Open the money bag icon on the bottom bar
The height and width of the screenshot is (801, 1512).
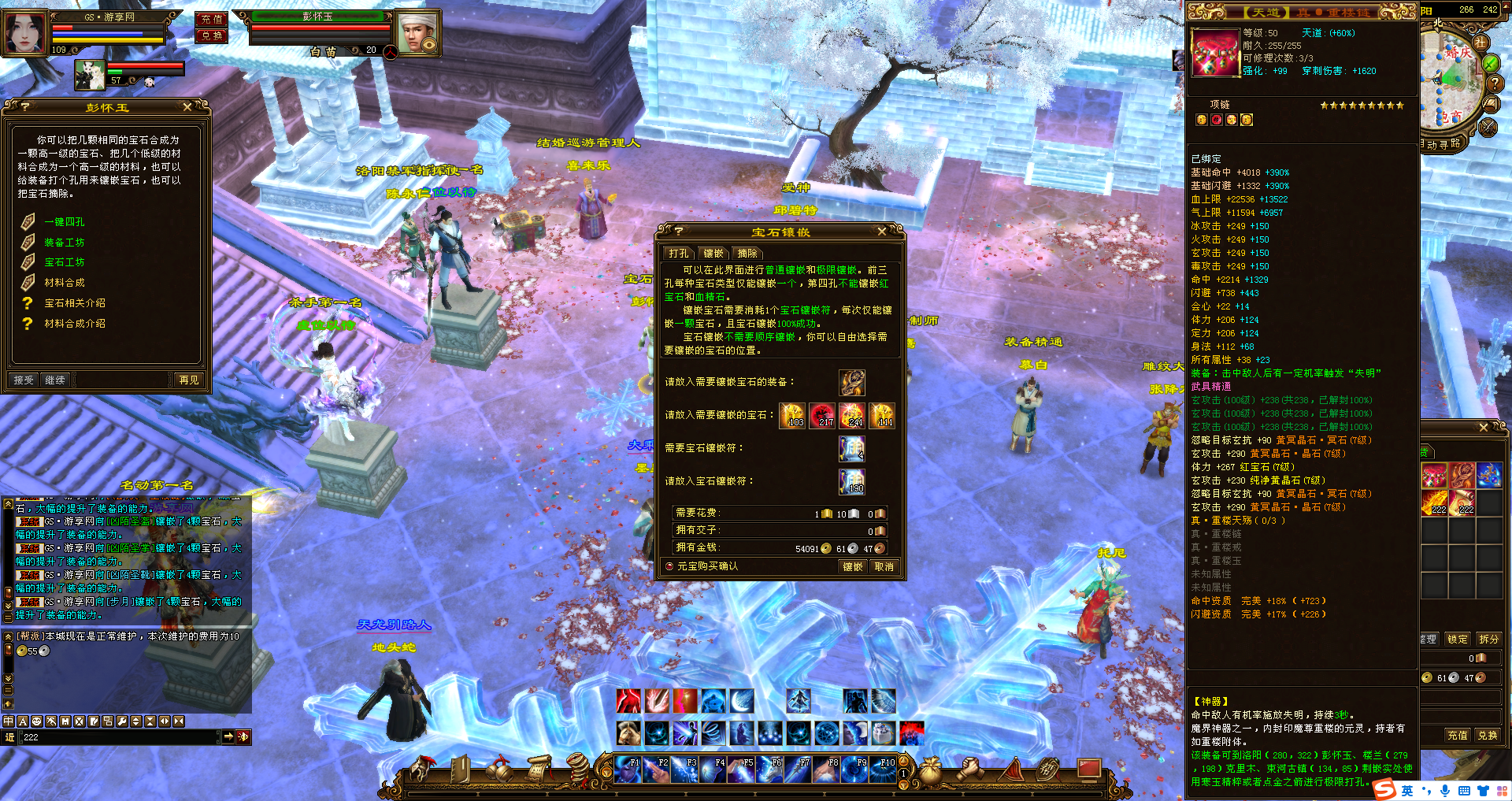pyautogui.click(x=931, y=768)
